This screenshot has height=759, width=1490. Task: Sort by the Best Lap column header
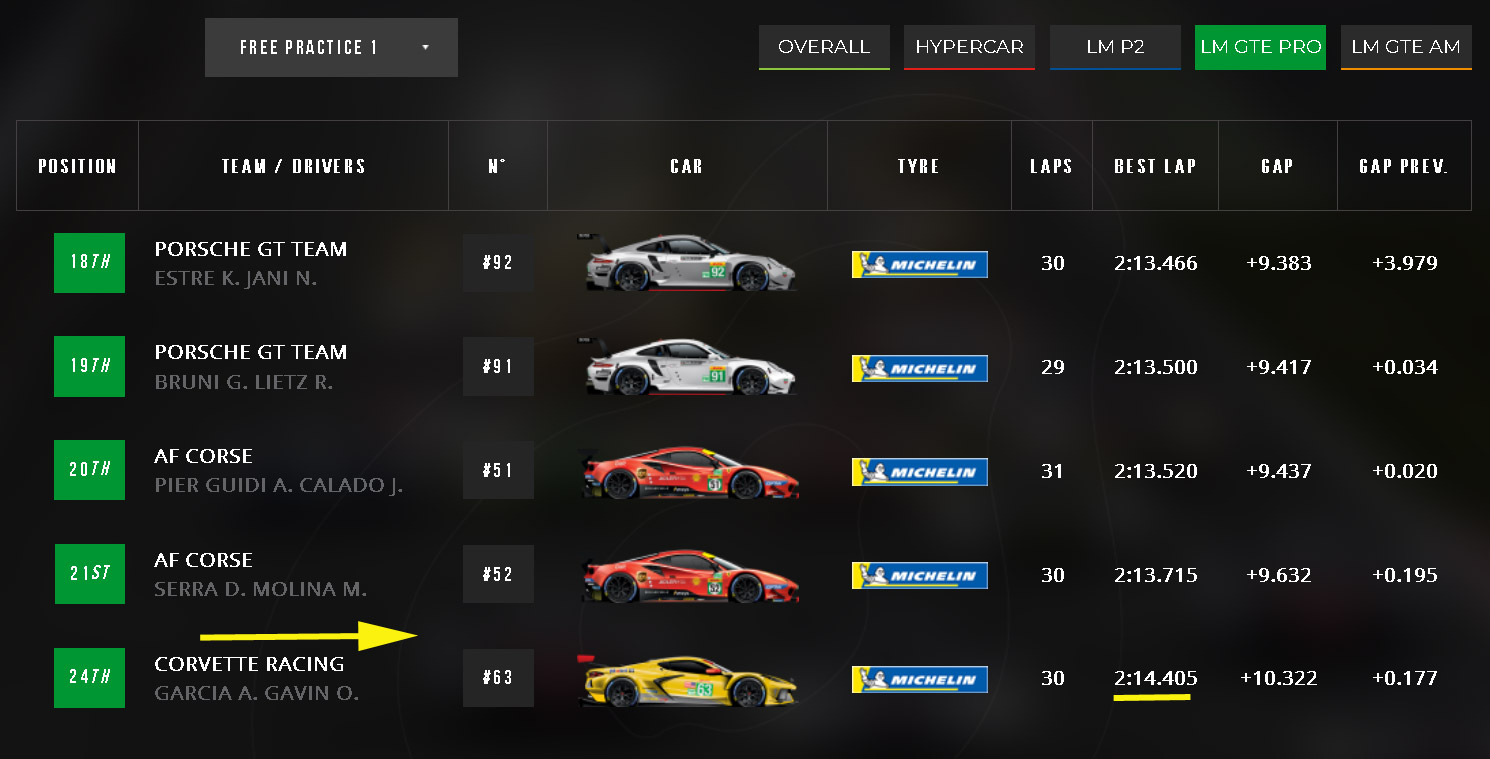point(1155,166)
